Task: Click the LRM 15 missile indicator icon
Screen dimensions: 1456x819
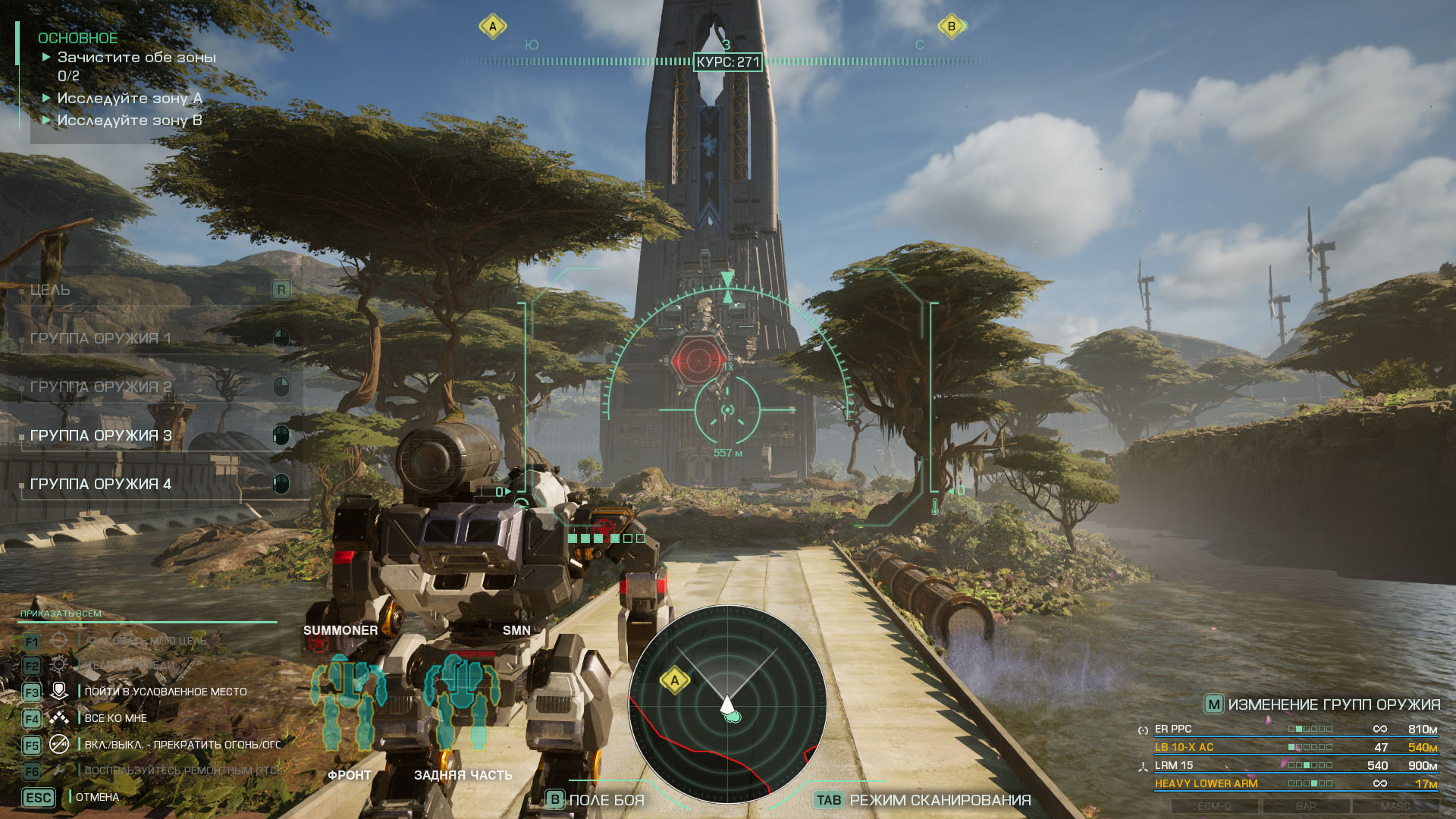Action: tap(1144, 767)
